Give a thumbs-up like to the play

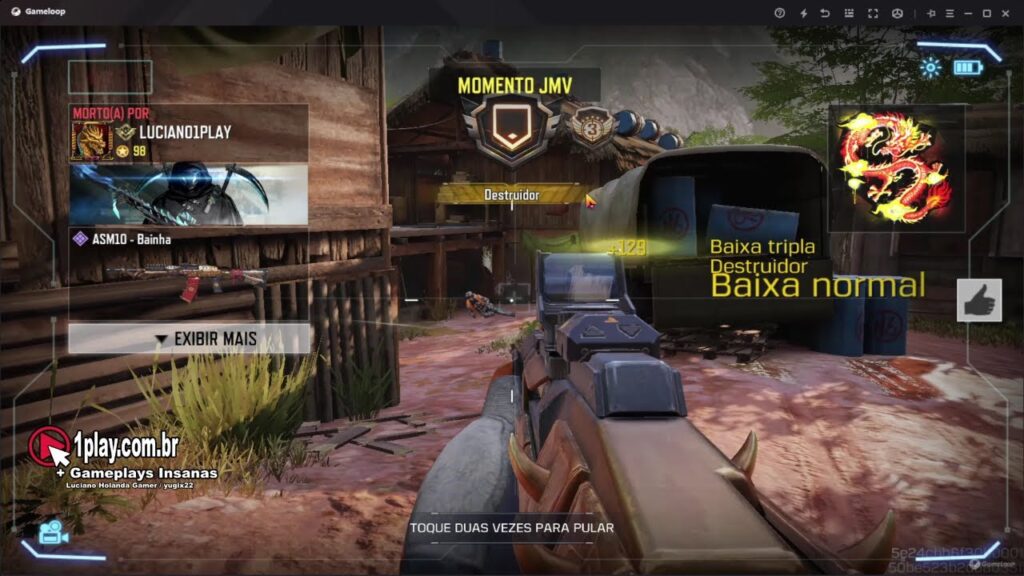pyautogui.click(x=978, y=300)
